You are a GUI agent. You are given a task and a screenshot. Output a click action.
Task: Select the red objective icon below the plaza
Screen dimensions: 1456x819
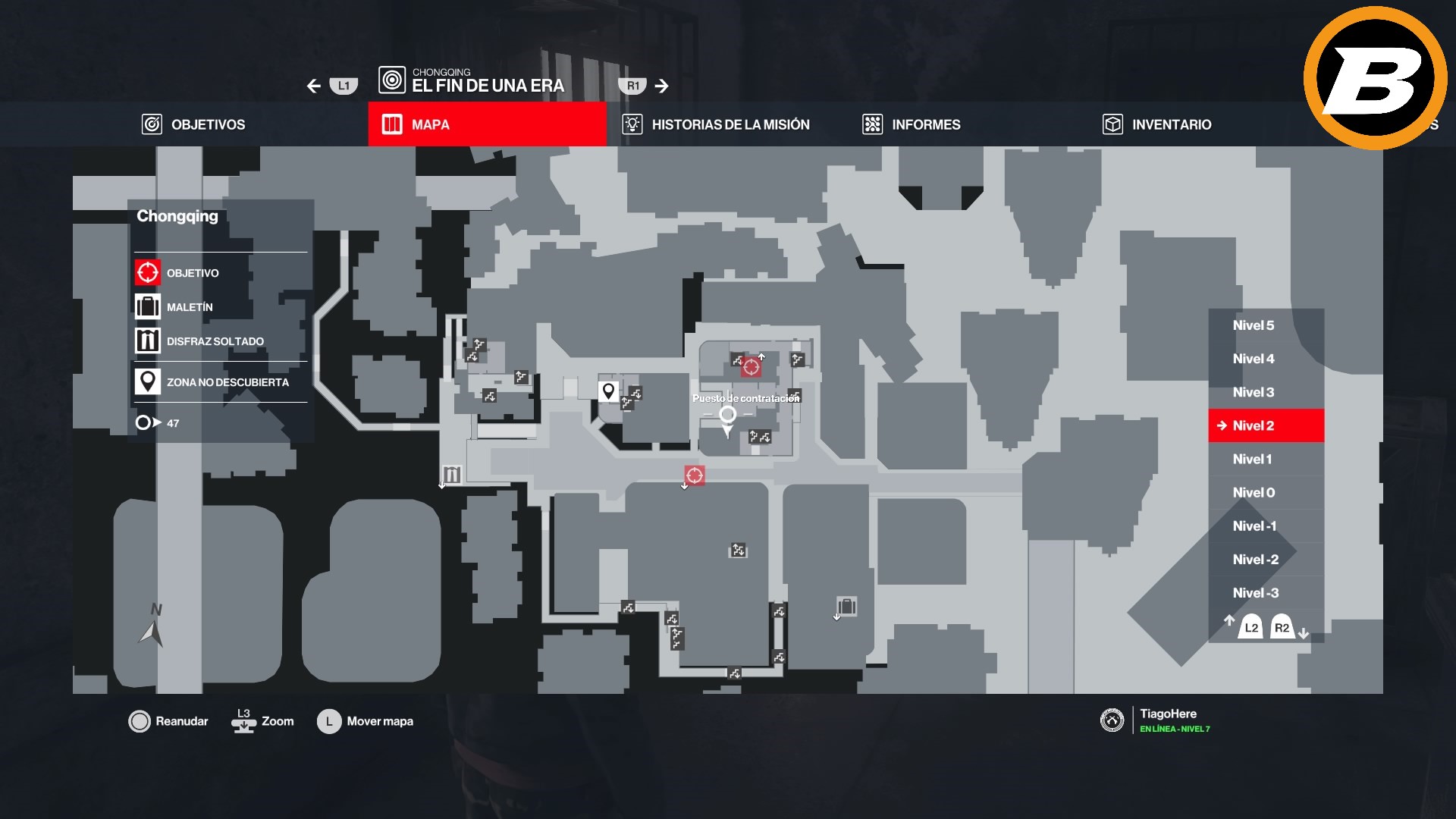[x=694, y=474]
